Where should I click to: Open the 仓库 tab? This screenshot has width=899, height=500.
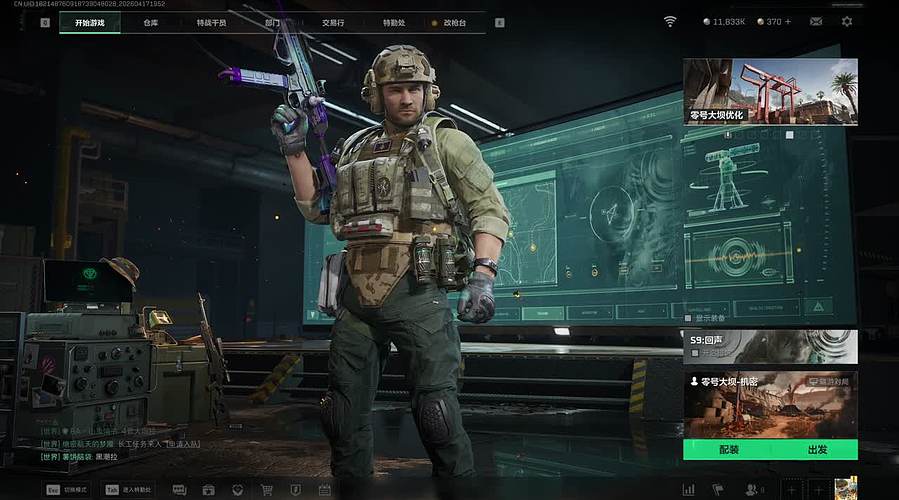tap(150, 22)
